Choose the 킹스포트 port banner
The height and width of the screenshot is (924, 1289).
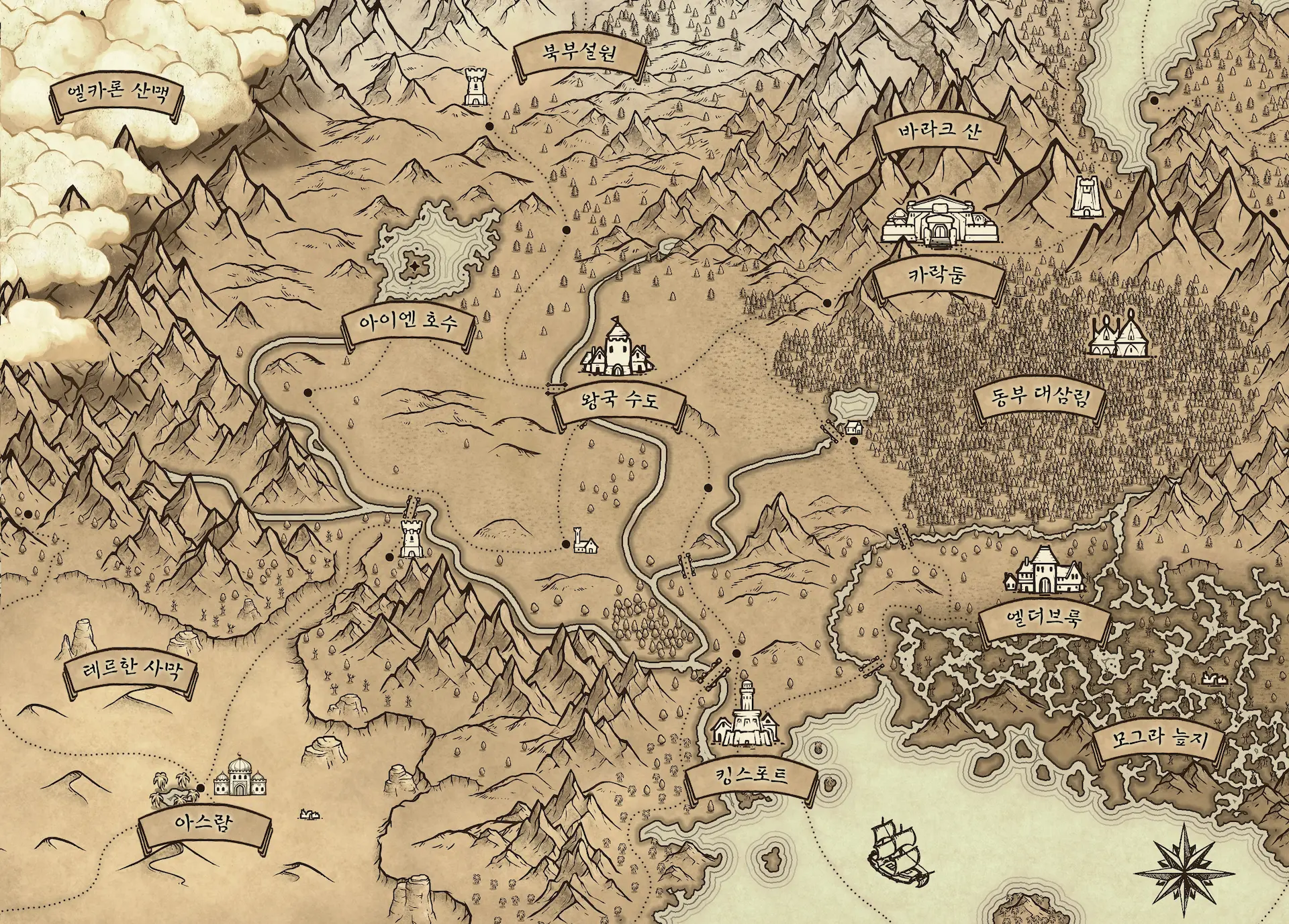point(751,777)
